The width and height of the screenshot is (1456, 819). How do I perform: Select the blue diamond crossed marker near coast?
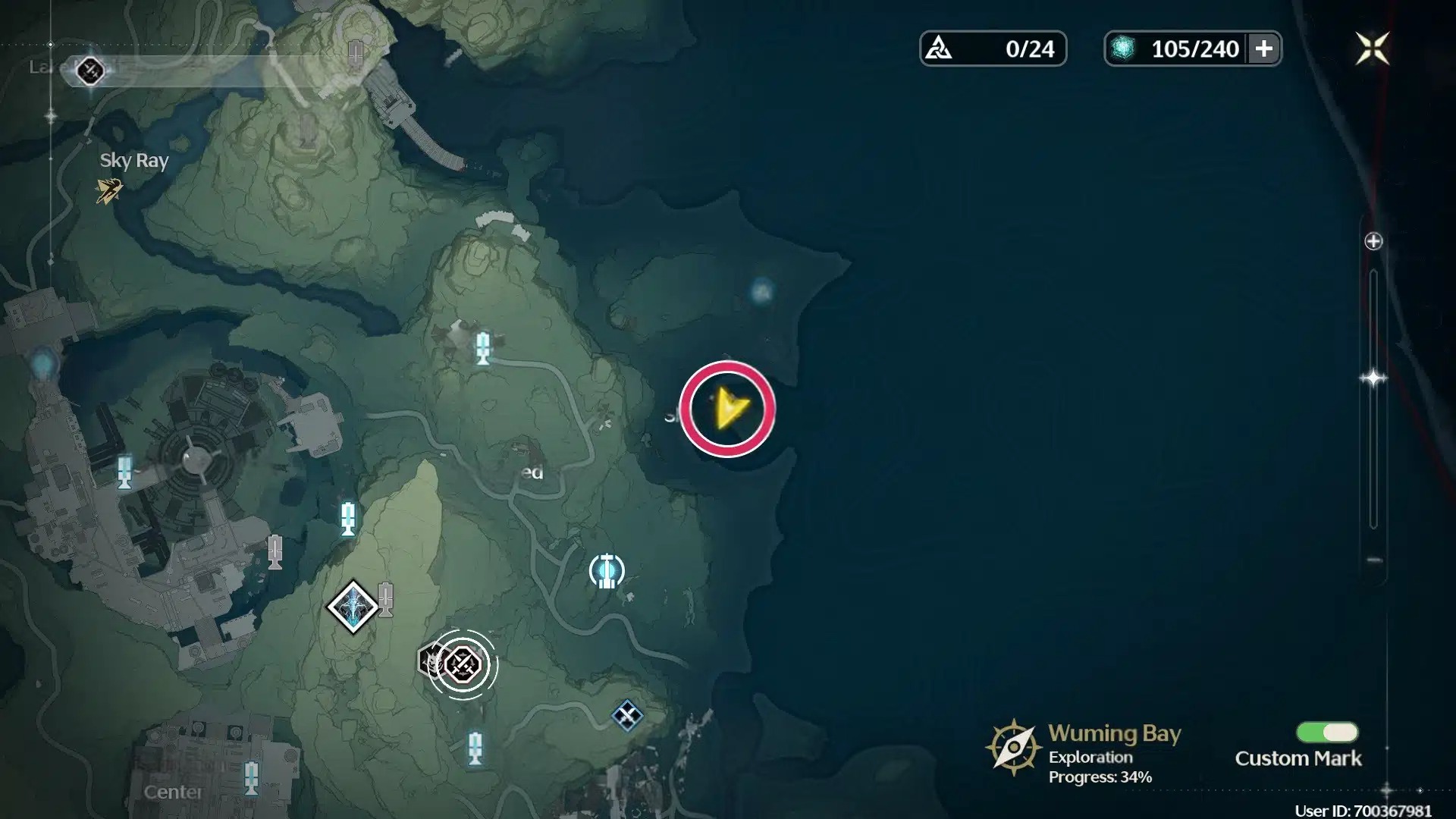pyautogui.click(x=627, y=715)
